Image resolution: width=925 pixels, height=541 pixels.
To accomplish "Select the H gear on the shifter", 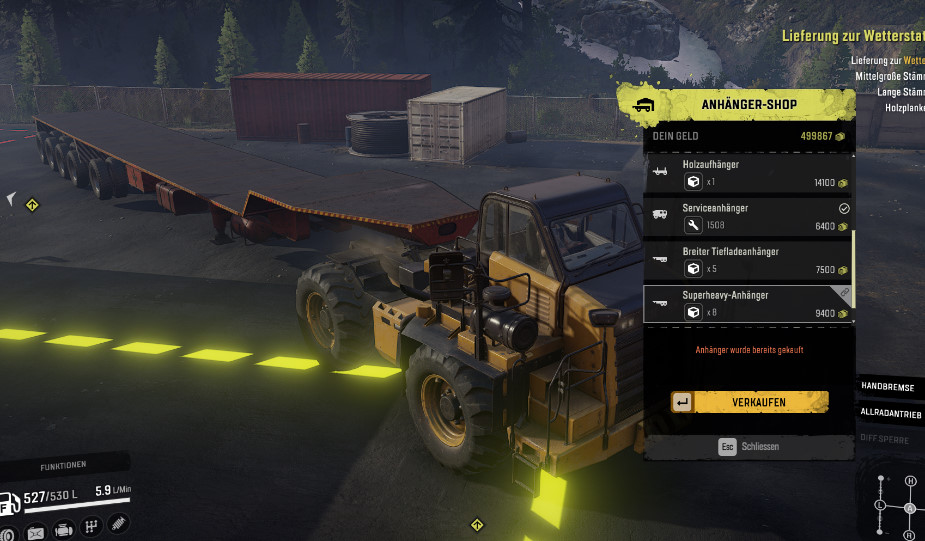I will pos(910,481).
